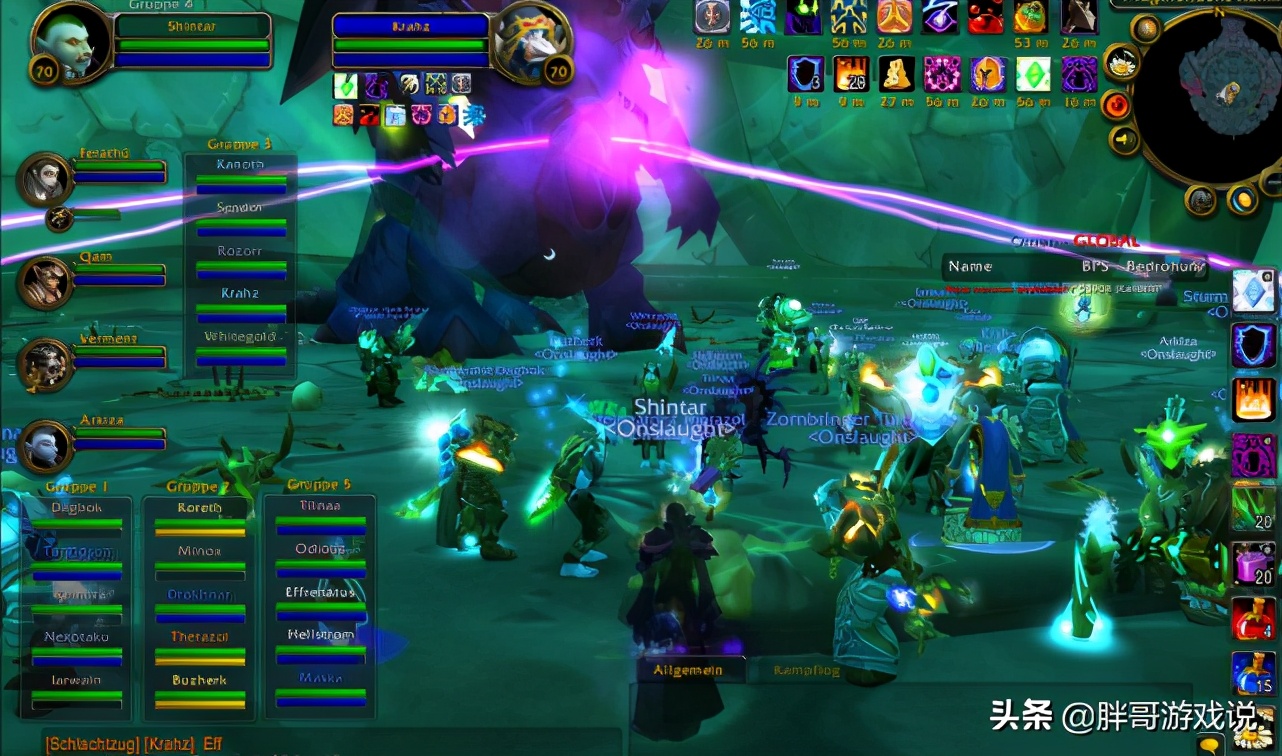Image resolution: width=1282 pixels, height=756 pixels.
Task: Click the target portrait of Krahz
Action: coord(529,40)
